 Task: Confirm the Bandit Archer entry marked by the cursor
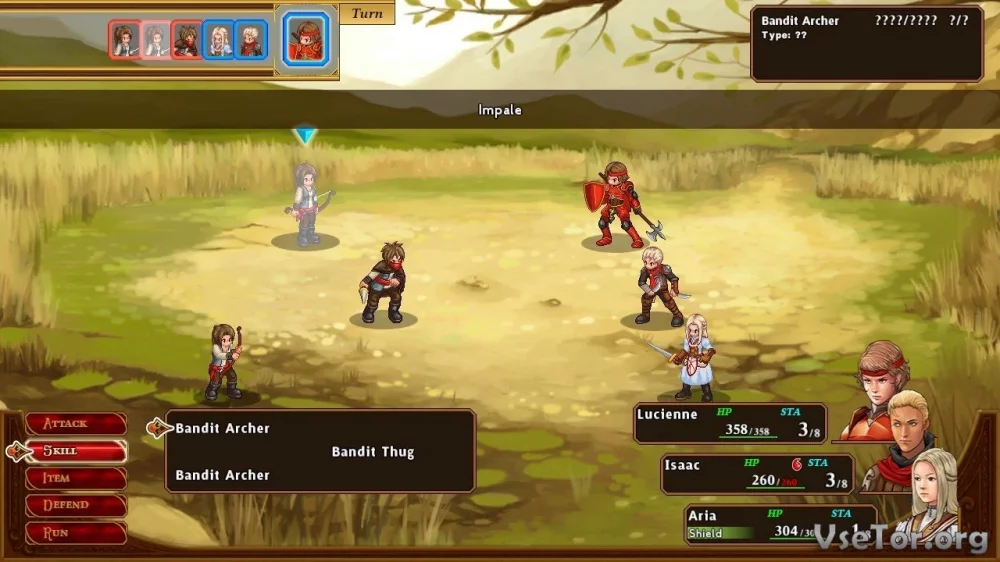pyautogui.click(x=222, y=428)
